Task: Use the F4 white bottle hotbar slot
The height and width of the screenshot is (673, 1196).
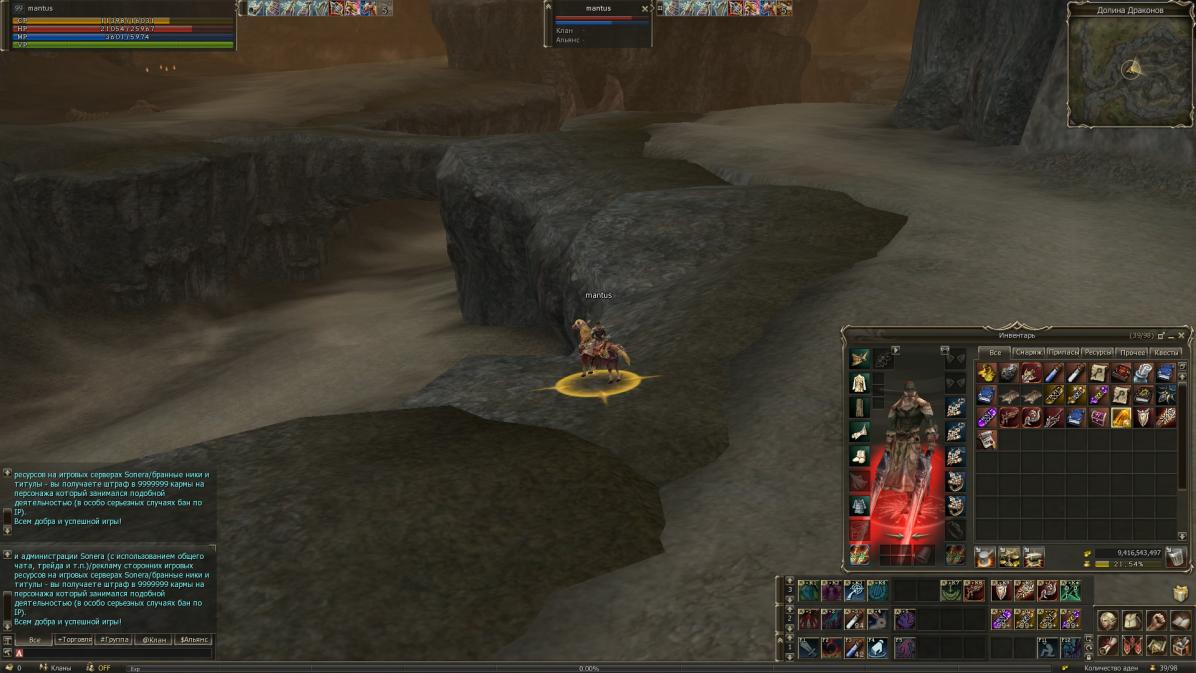Action: [878, 648]
